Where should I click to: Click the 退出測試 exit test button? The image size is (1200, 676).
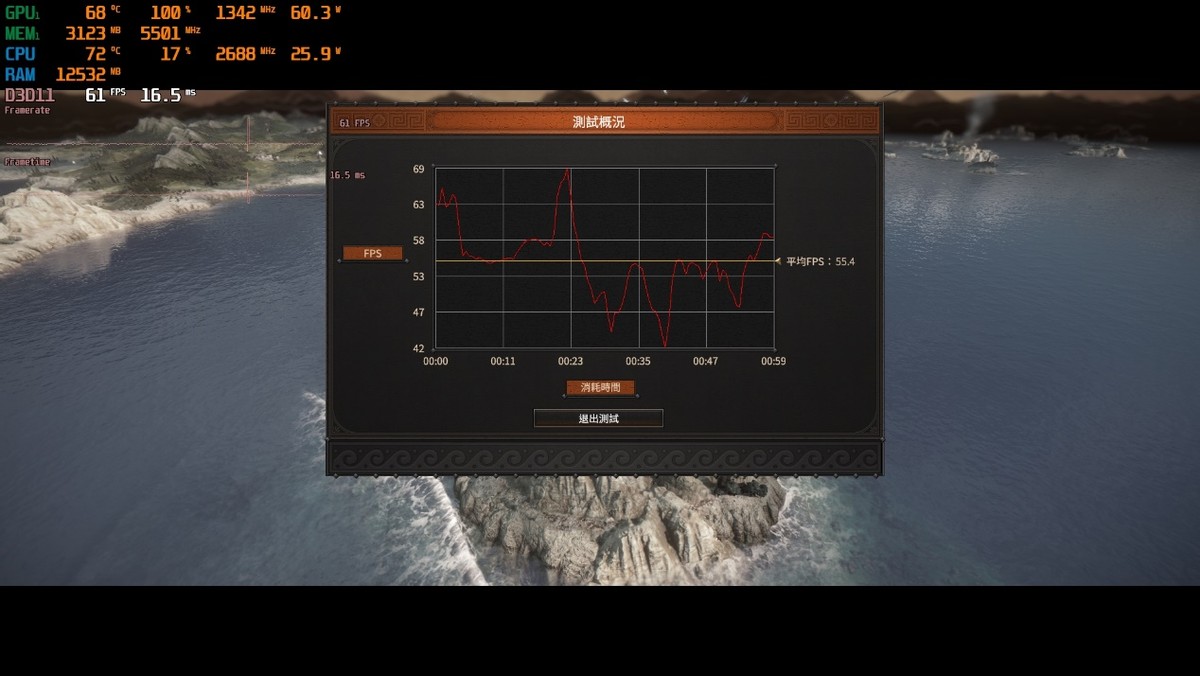point(598,418)
